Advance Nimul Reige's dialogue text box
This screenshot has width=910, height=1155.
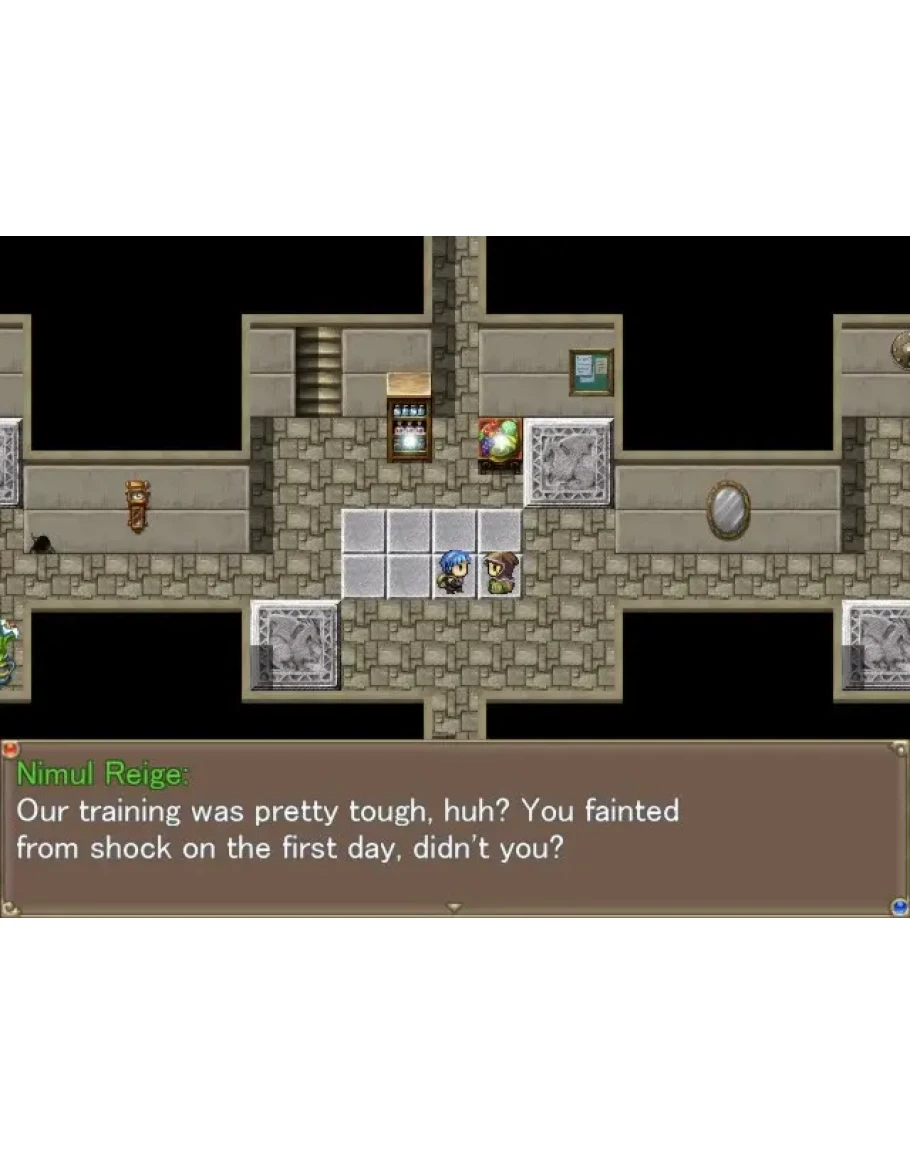click(454, 828)
